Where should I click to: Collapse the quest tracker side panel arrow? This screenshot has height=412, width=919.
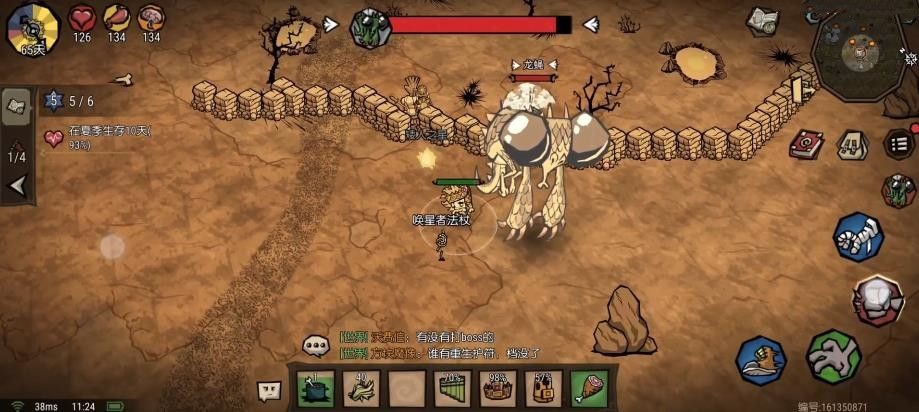(x=16, y=186)
